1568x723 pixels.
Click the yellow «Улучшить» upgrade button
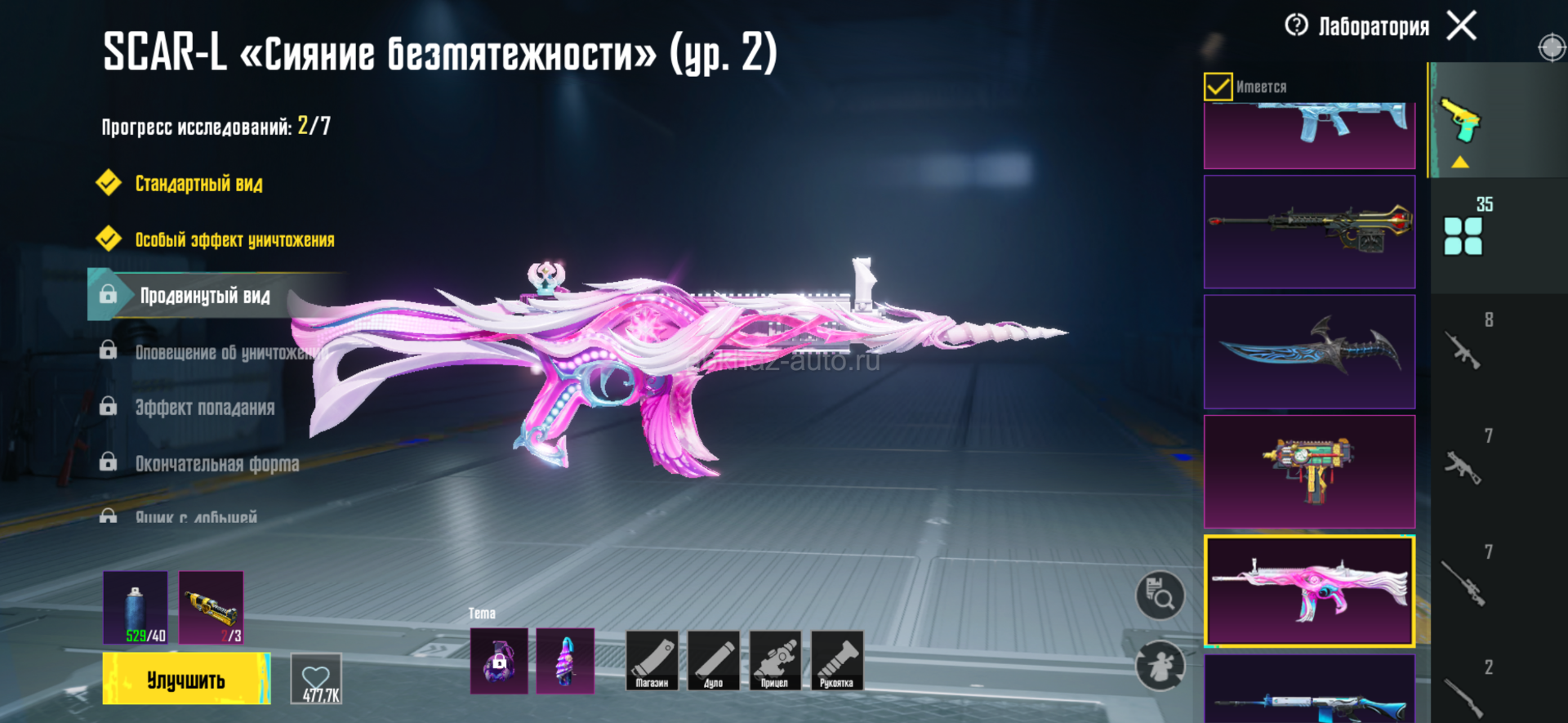(x=186, y=679)
